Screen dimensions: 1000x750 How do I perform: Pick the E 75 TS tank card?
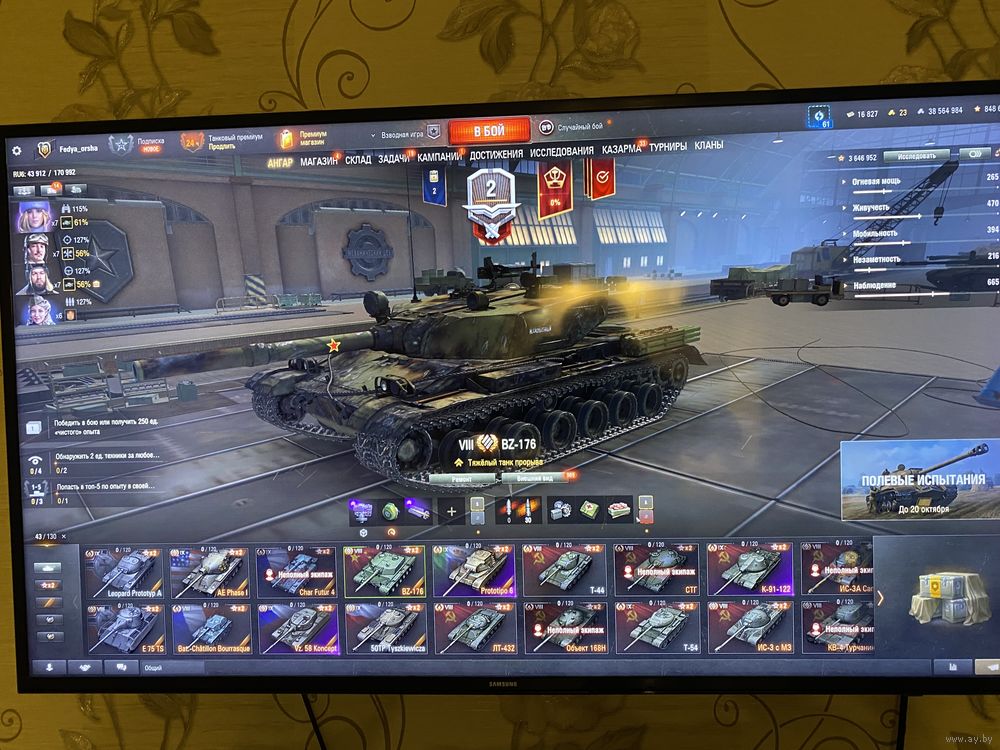124,628
